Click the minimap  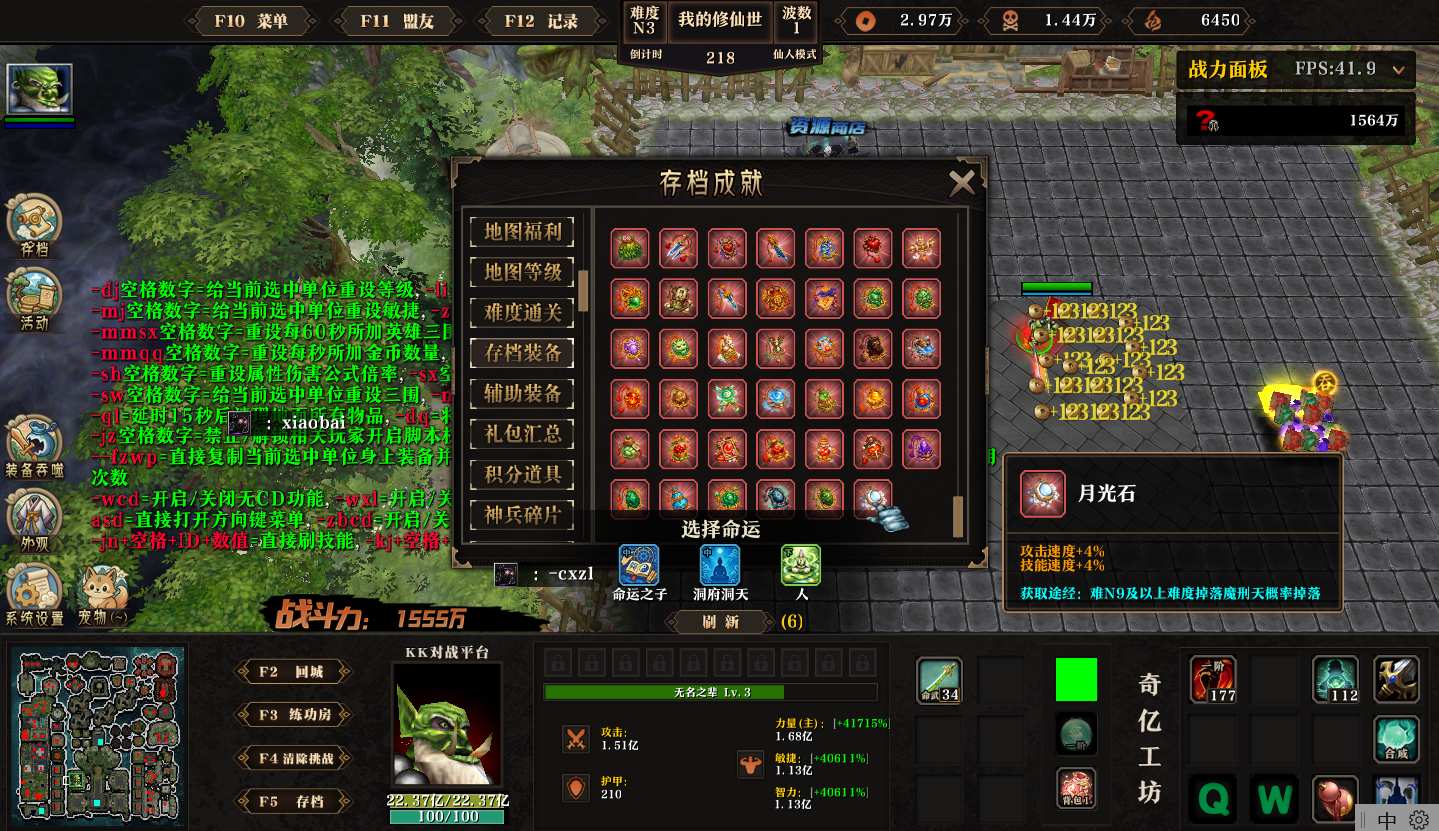tap(98, 734)
